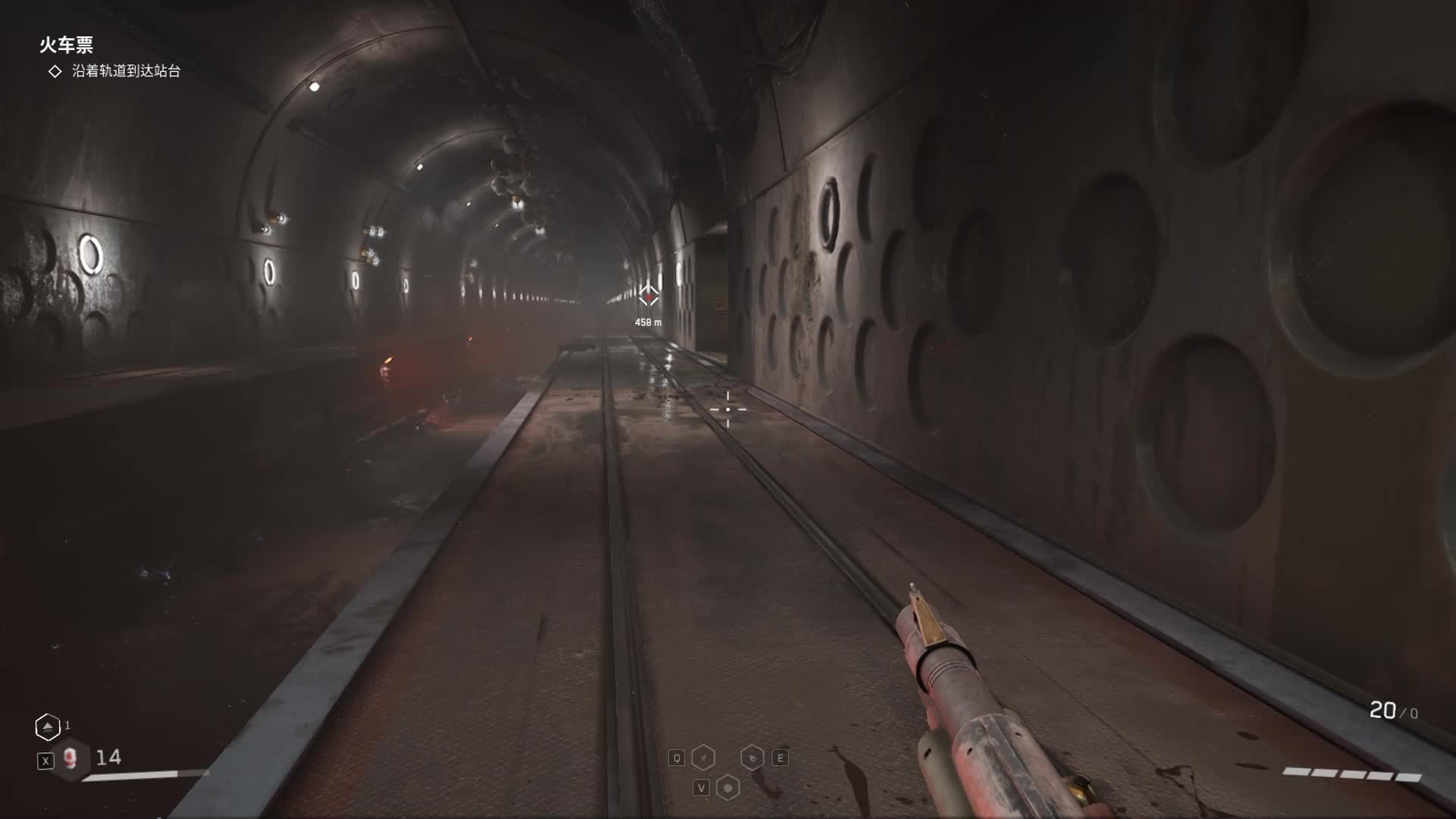This screenshot has width=1456, height=819.
Task: Activate the drop-shaped ability hexagon
Action: (x=752, y=758)
